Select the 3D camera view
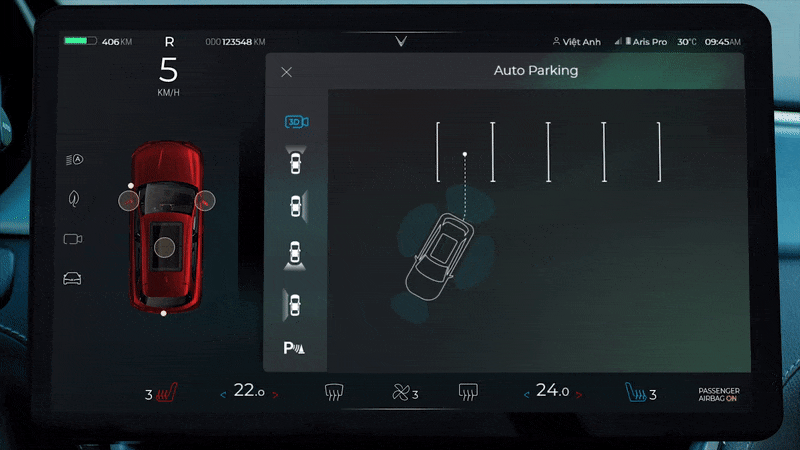The height and width of the screenshot is (450, 800). point(296,122)
